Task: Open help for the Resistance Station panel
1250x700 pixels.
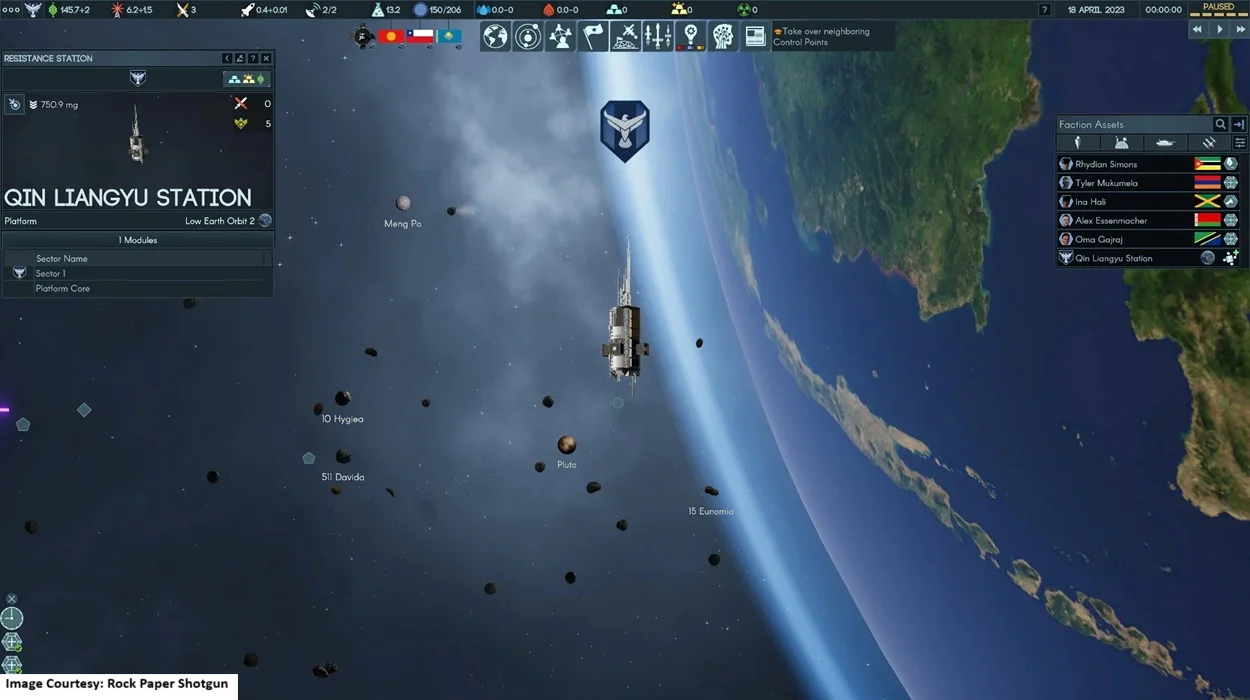Action: [253, 58]
